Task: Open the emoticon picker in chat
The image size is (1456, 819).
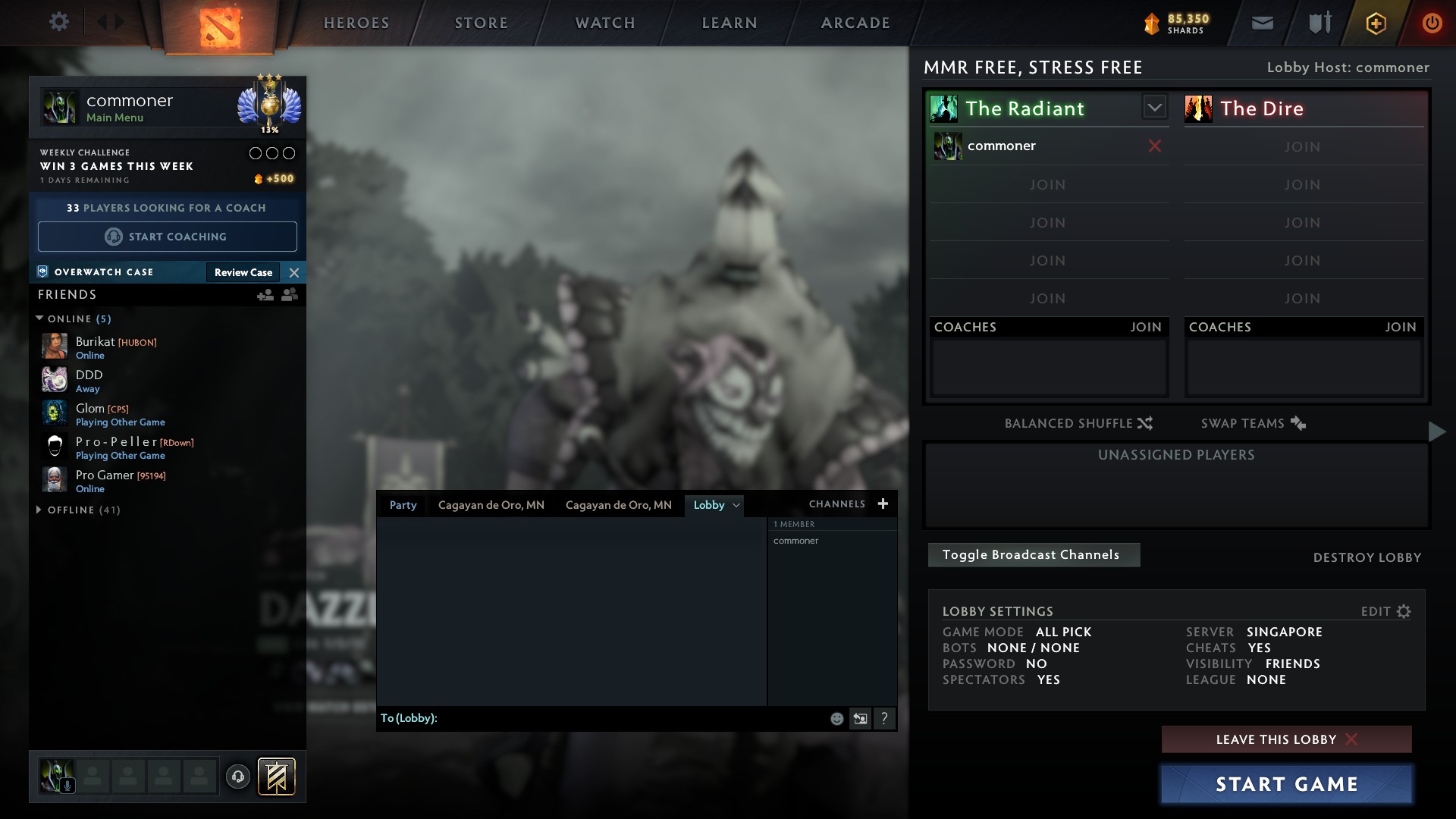Action: [x=837, y=717]
